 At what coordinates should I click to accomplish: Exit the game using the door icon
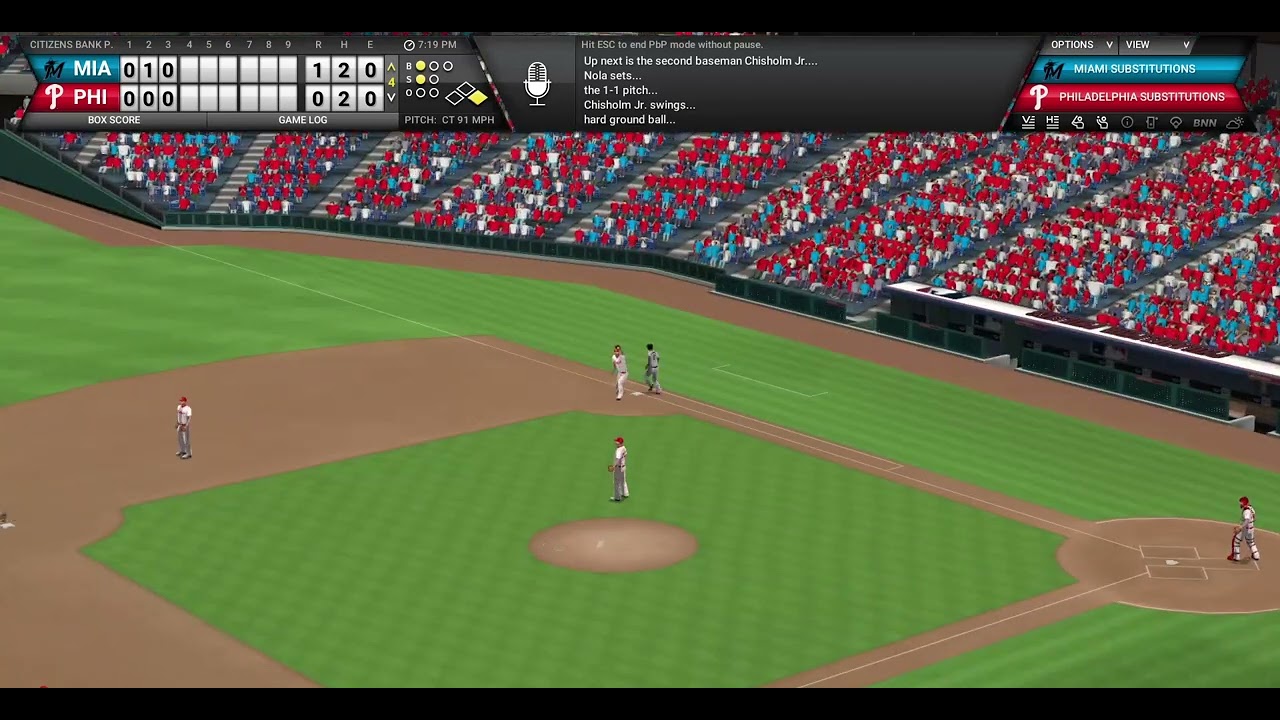pyautogui.click(x=1151, y=122)
